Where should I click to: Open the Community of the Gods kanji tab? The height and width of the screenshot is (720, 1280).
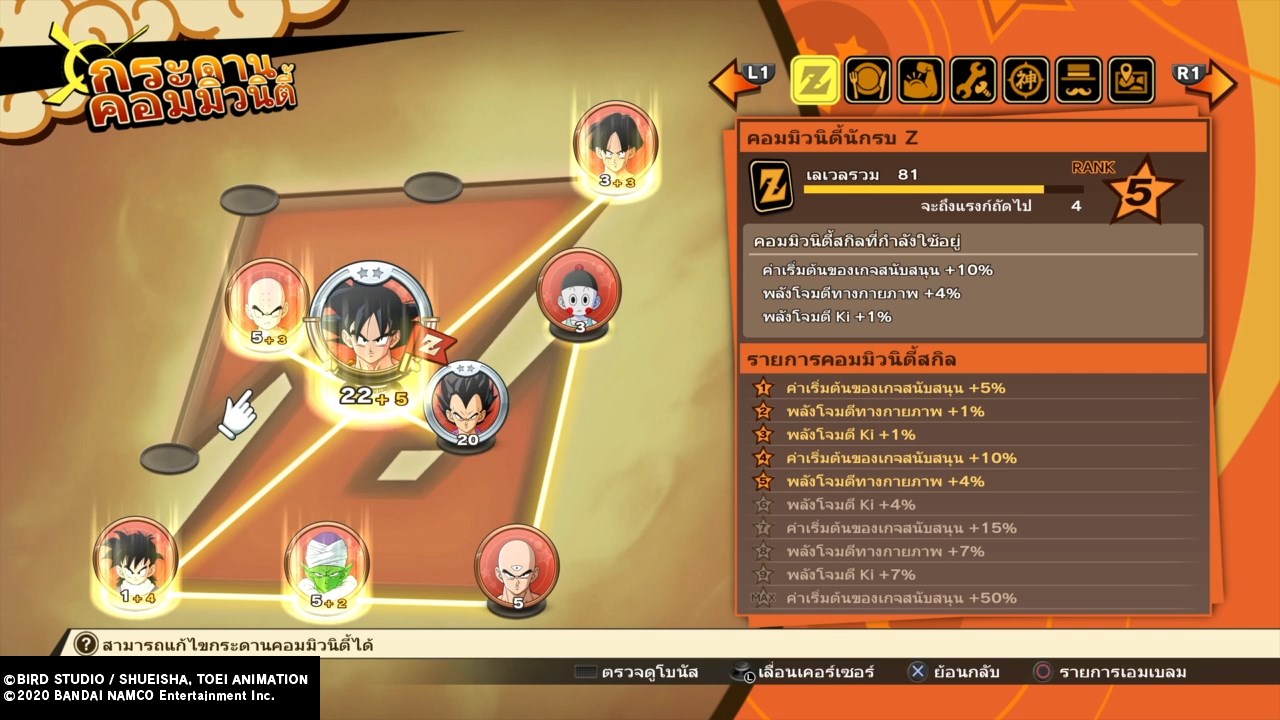click(x=1026, y=81)
